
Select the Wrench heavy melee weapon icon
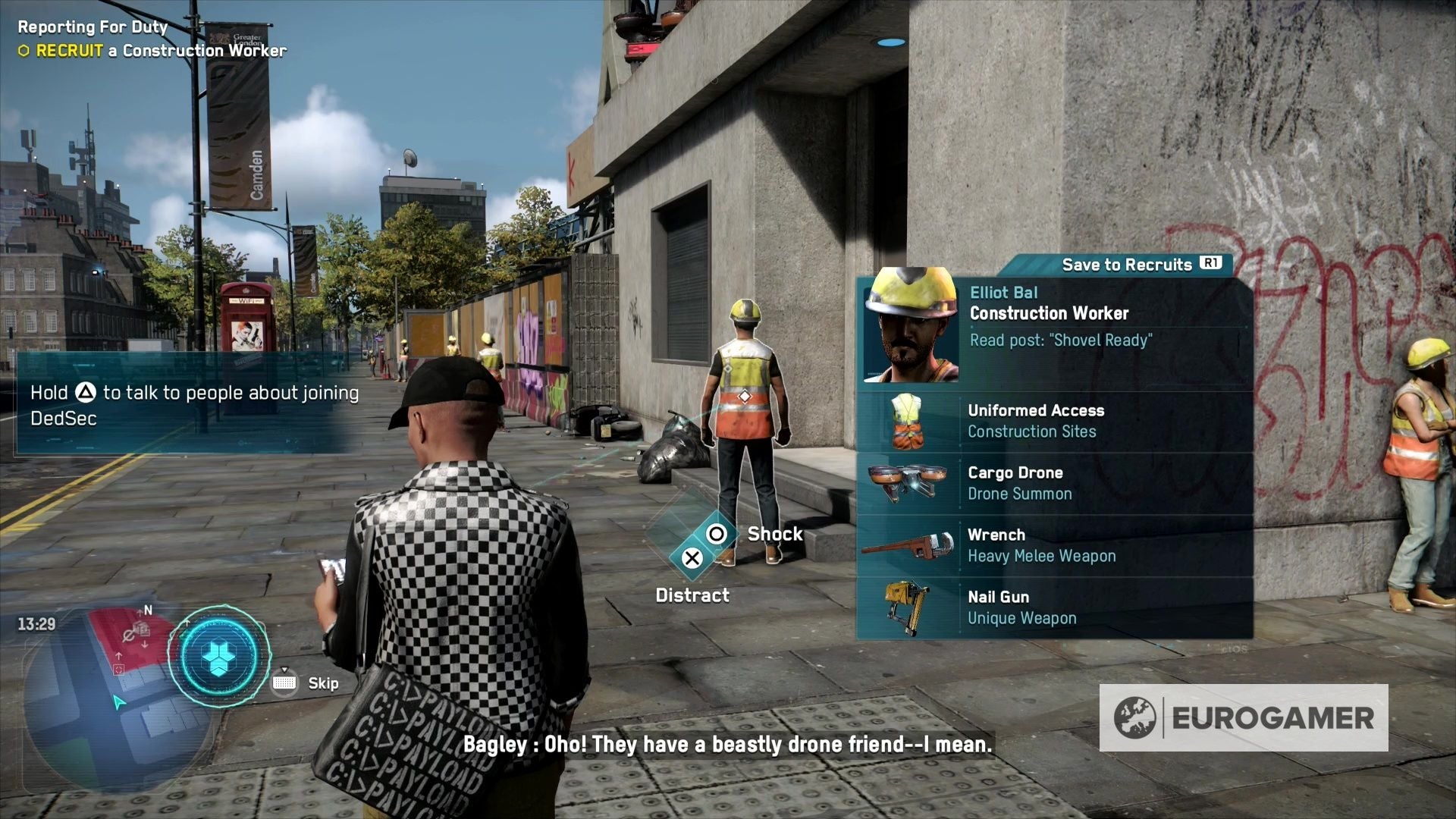pyautogui.click(x=908, y=545)
